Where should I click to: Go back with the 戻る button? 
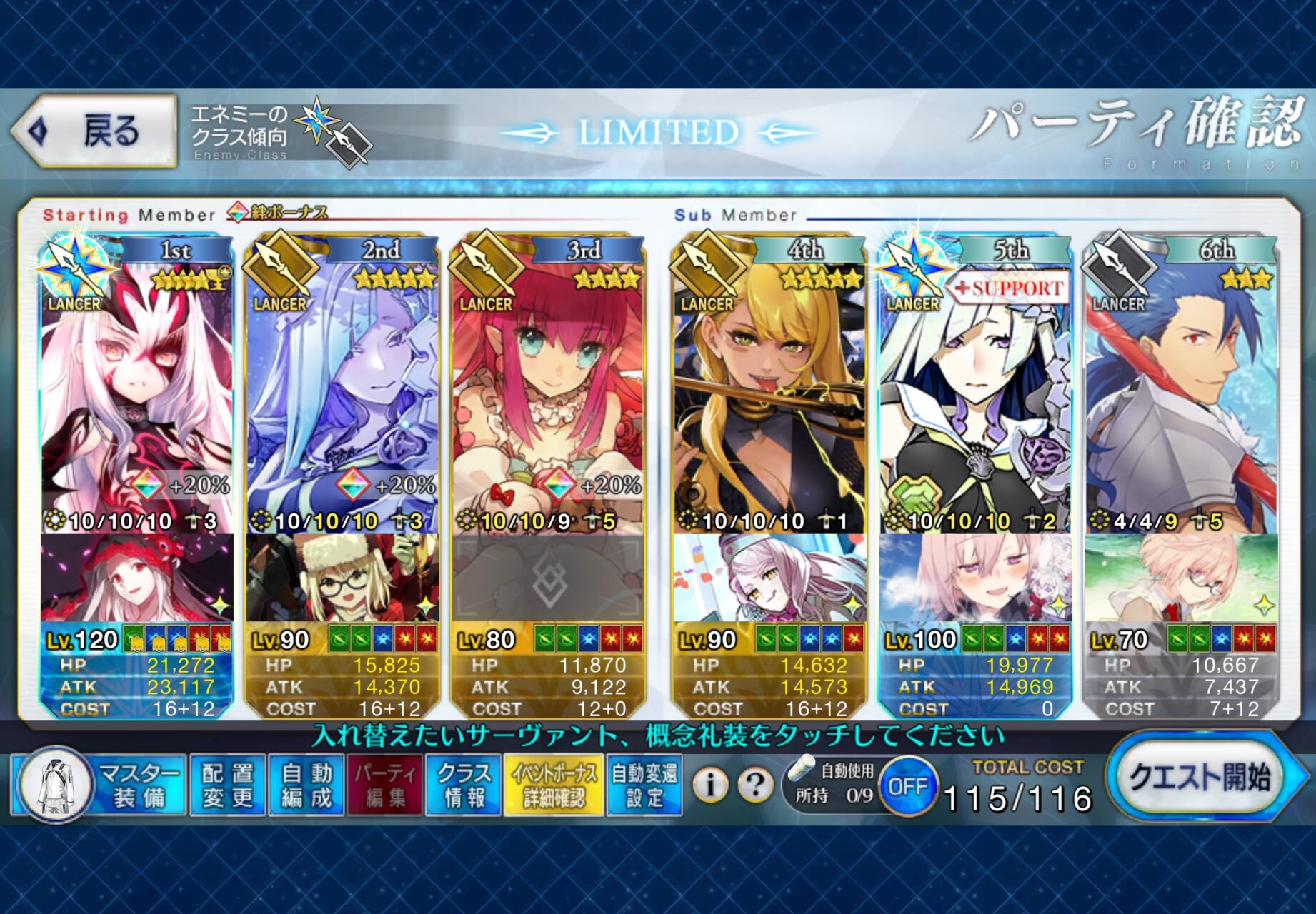(95, 131)
